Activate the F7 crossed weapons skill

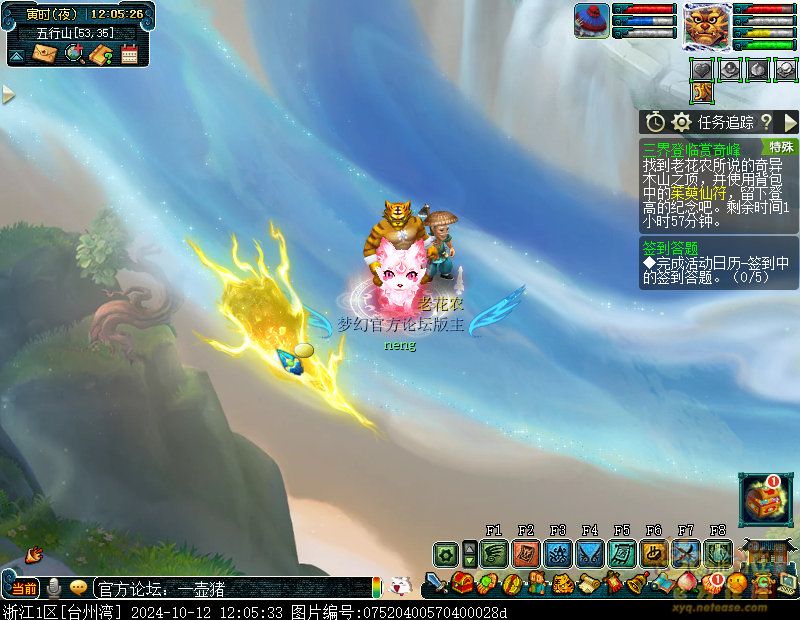pos(686,553)
